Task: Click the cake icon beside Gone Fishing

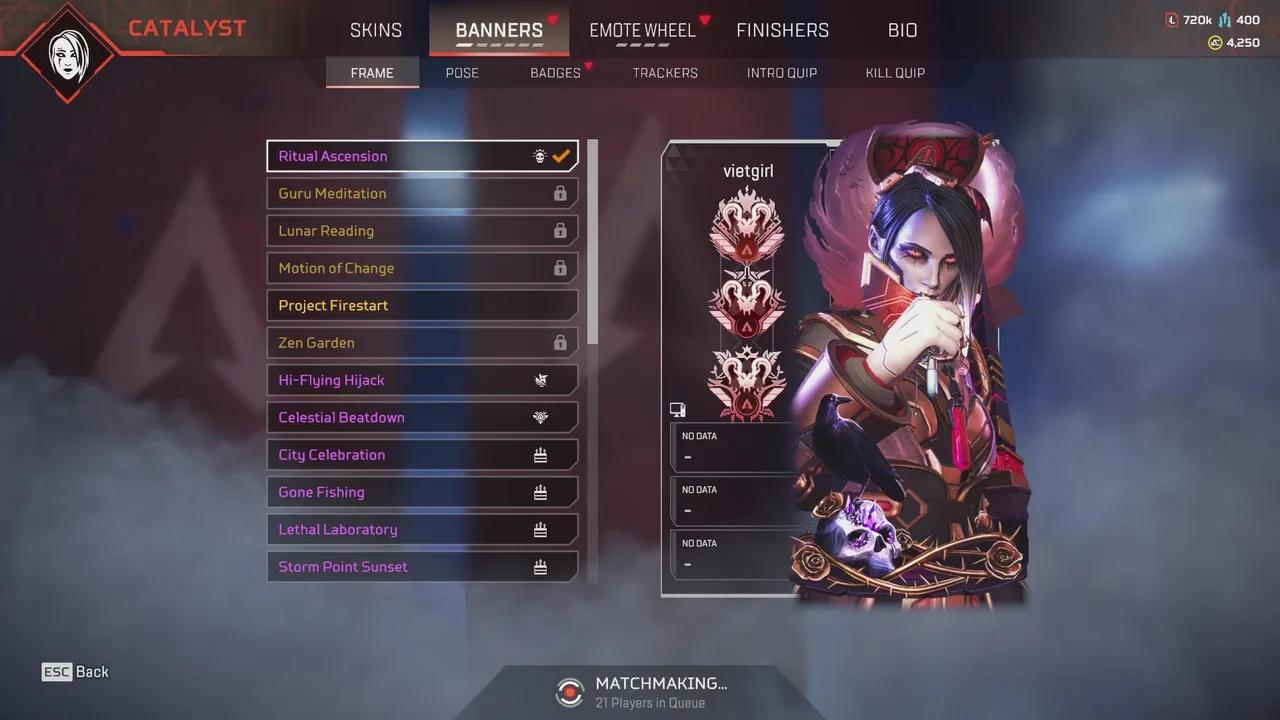Action: pos(541,492)
